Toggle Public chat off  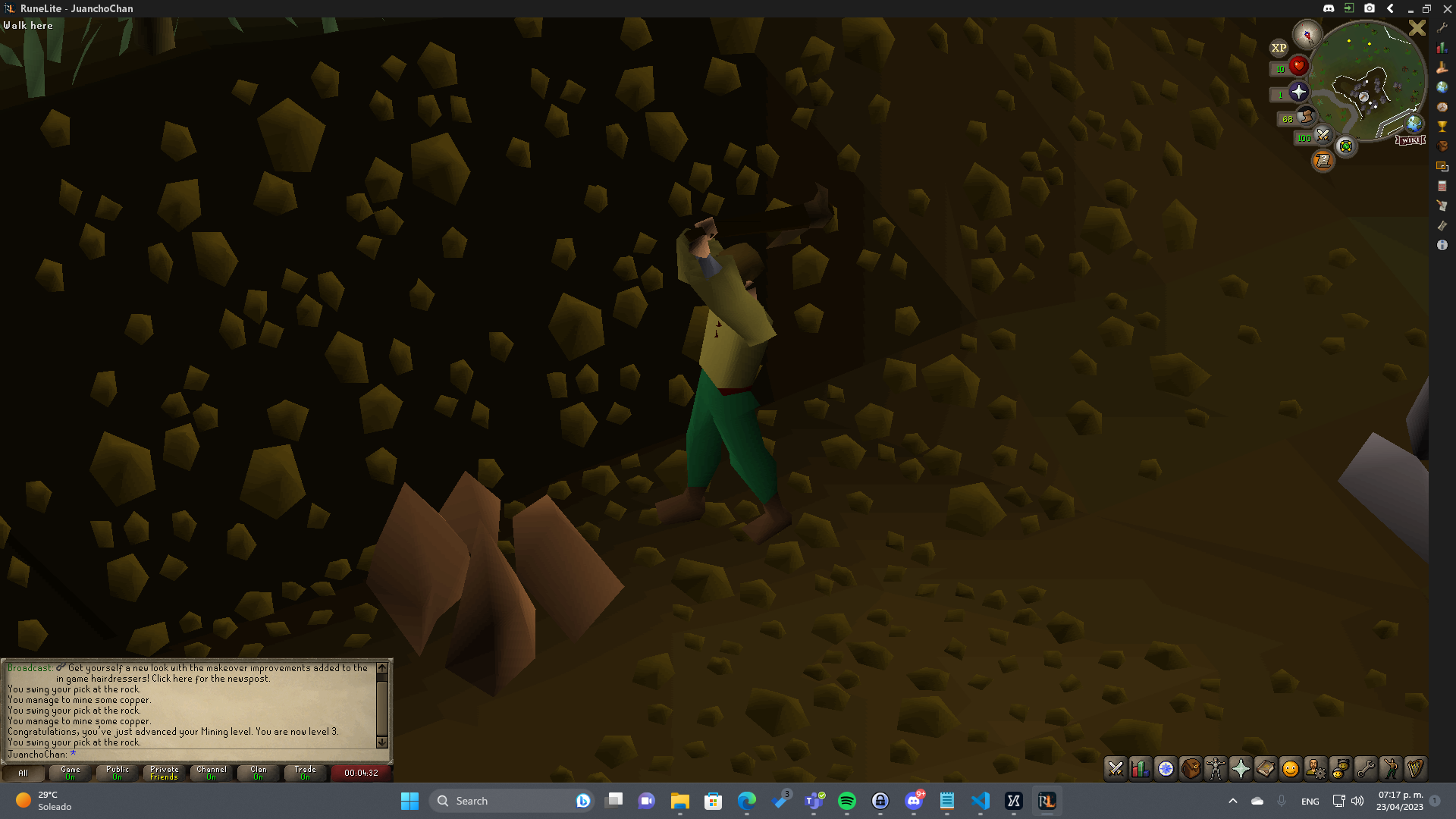click(117, 773)
